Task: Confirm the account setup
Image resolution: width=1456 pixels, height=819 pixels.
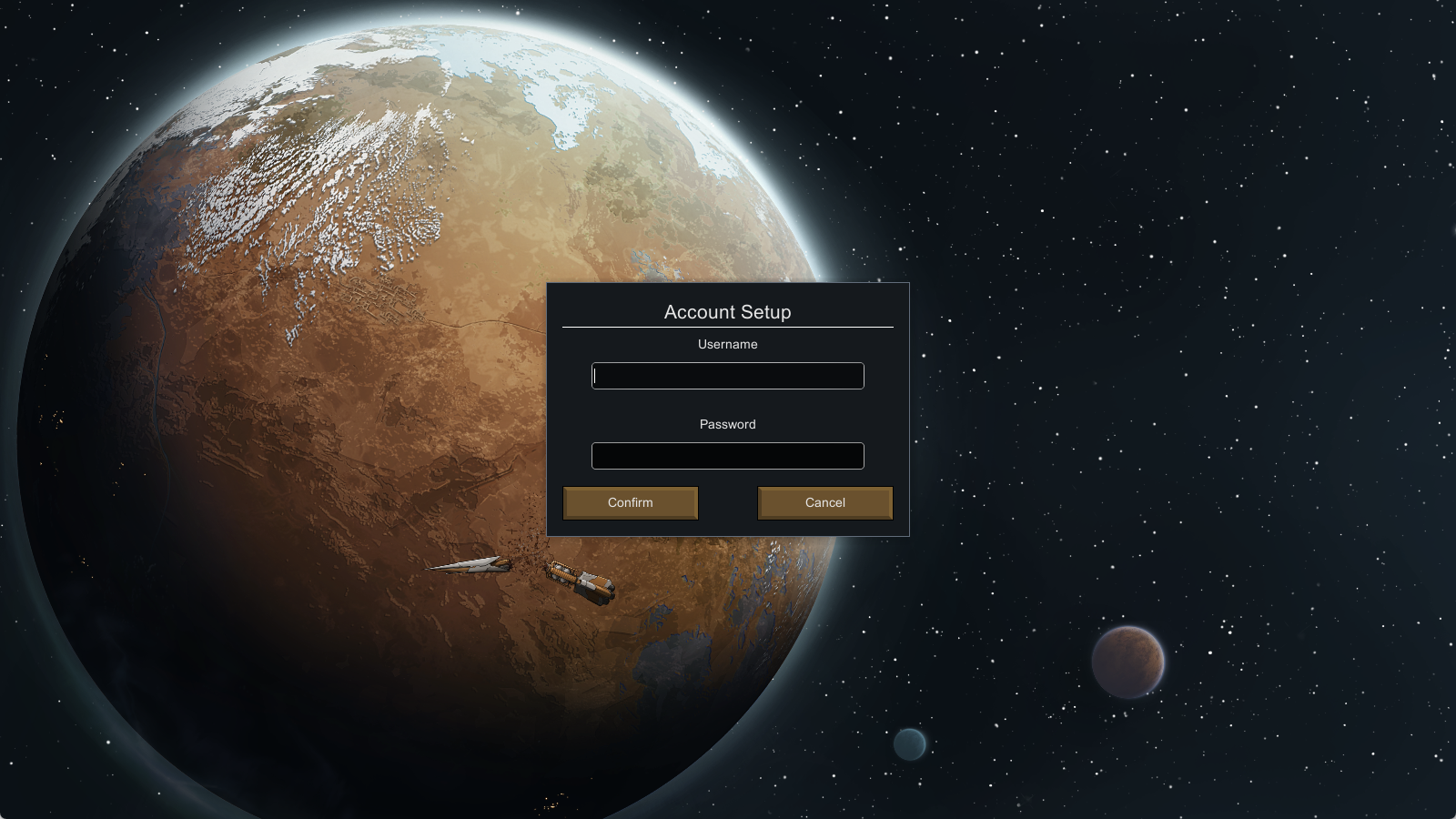Action: (631, 502)
